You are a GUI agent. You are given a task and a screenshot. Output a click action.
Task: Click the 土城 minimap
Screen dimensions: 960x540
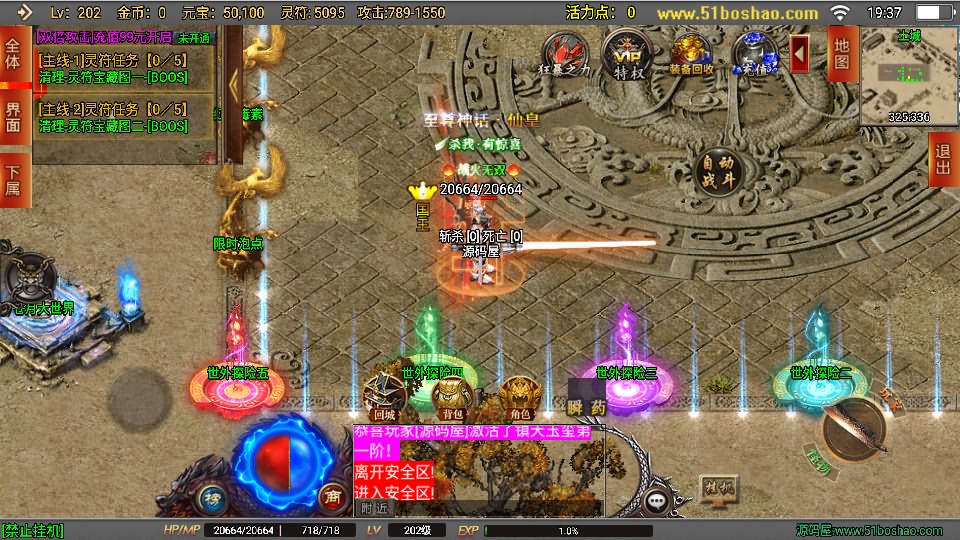tap(895, 76)
